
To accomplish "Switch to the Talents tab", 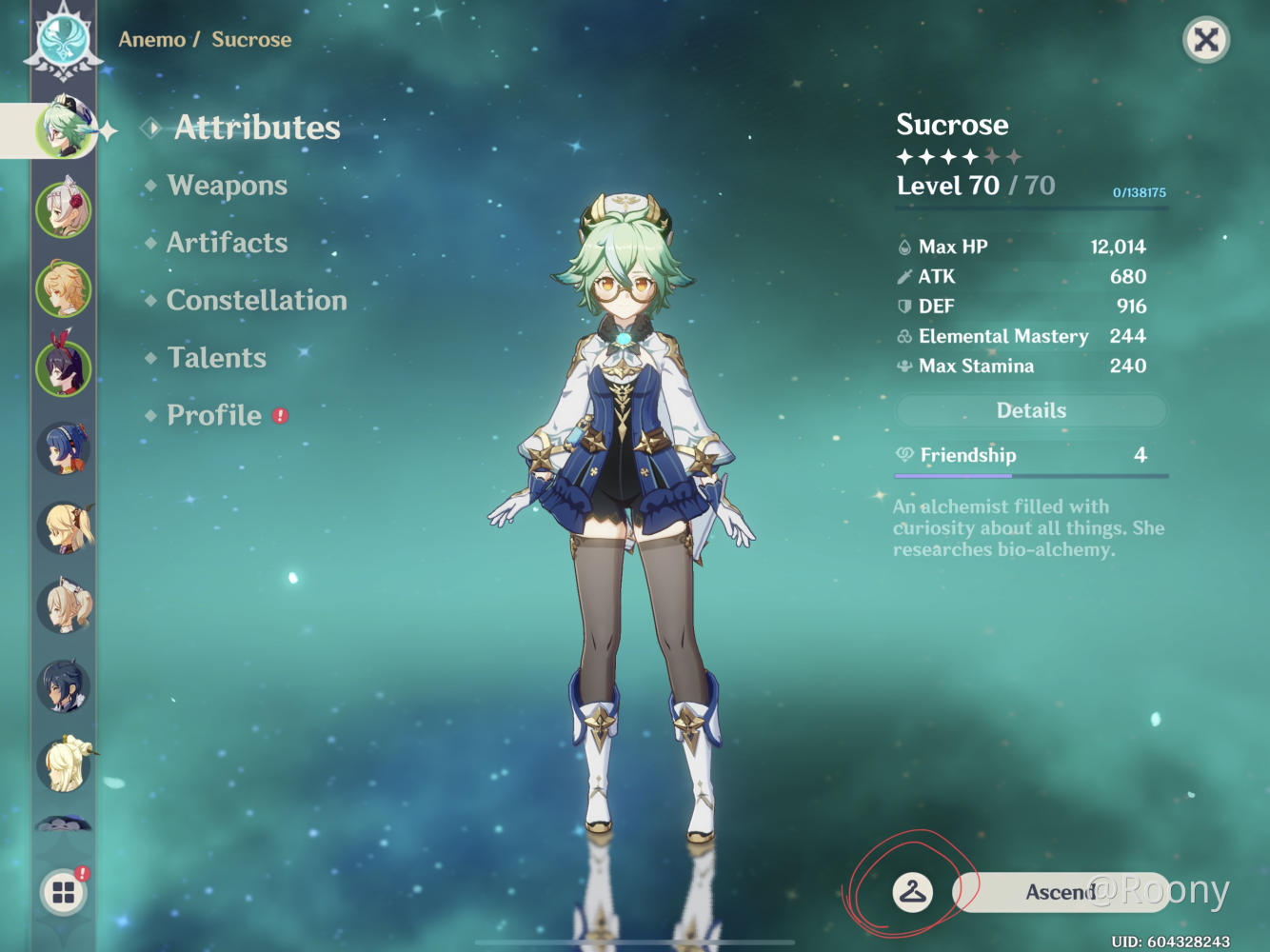I will click(x=215, y=358).
